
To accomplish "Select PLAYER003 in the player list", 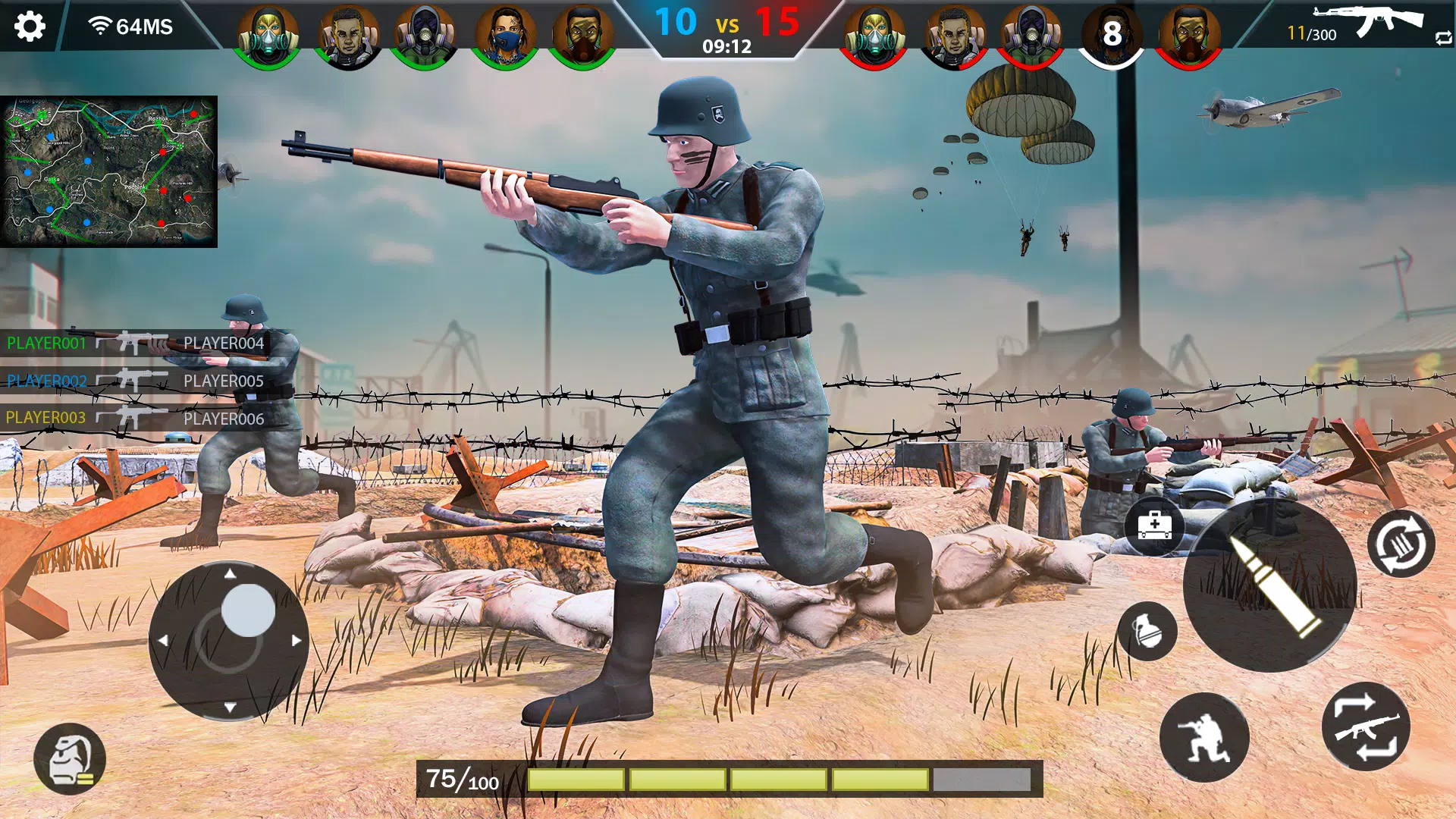I will pyautogui.click(x=45, y=418).
